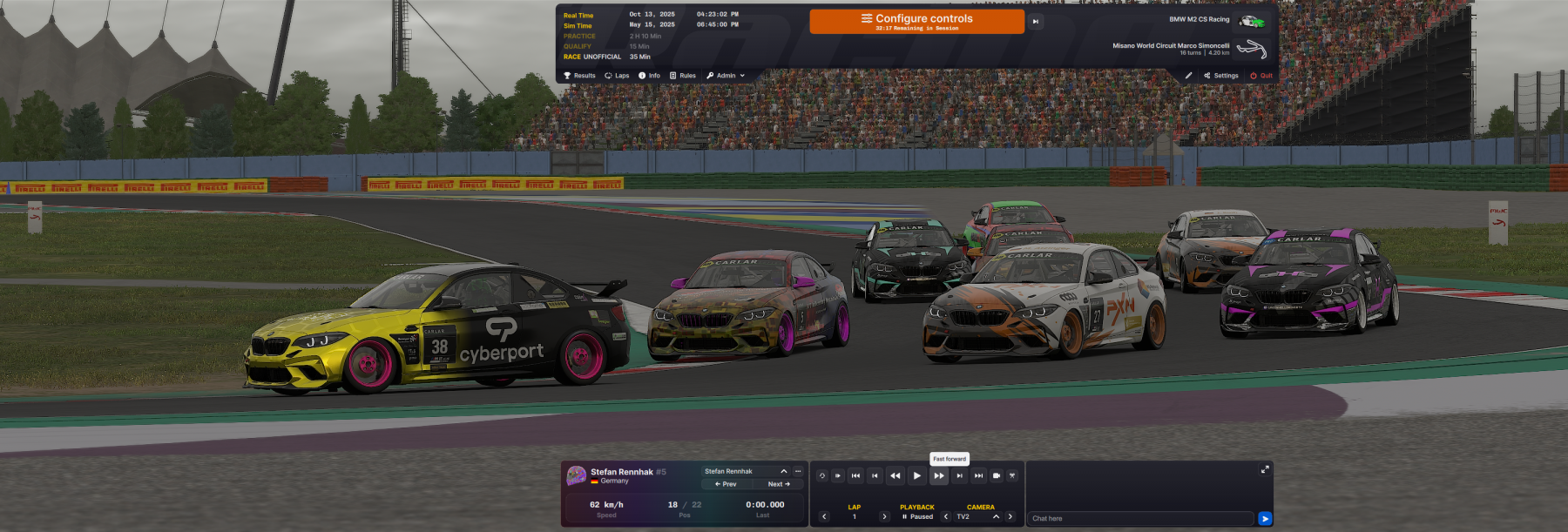This screenshot has width=1568, height=532.
Task: Click the pencil edit icon
Action: tap(1188, 76)
